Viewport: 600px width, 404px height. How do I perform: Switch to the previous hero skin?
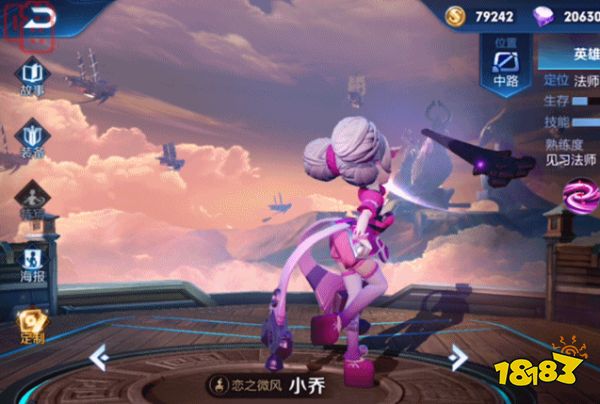click(x=98, y=356)
